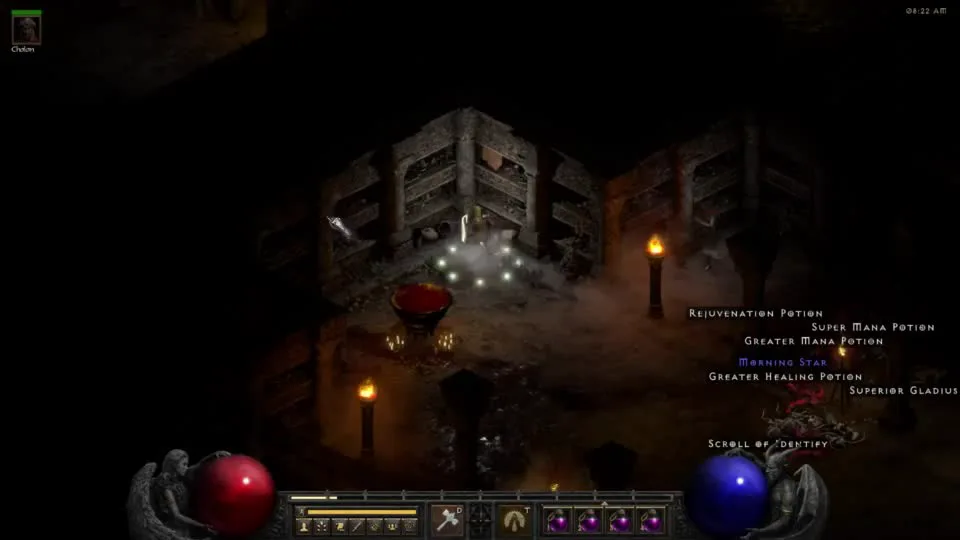Viewport: 960px width, 540px height.
Task: Pick up the Super Mana Potion
Action: (x=872, y=327)
